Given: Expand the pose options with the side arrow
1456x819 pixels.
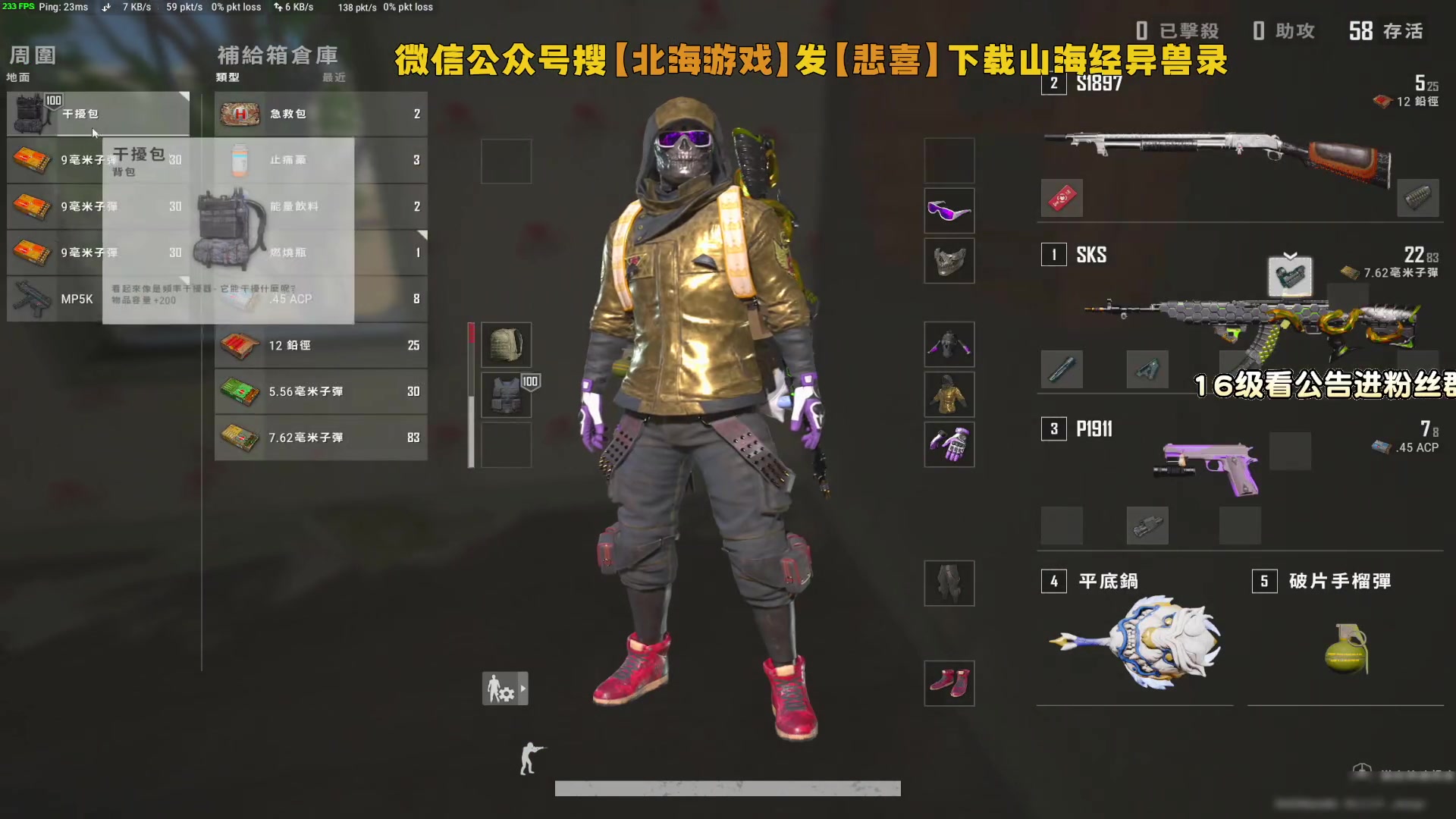Looking at the screenshot, I should point(524,689).
